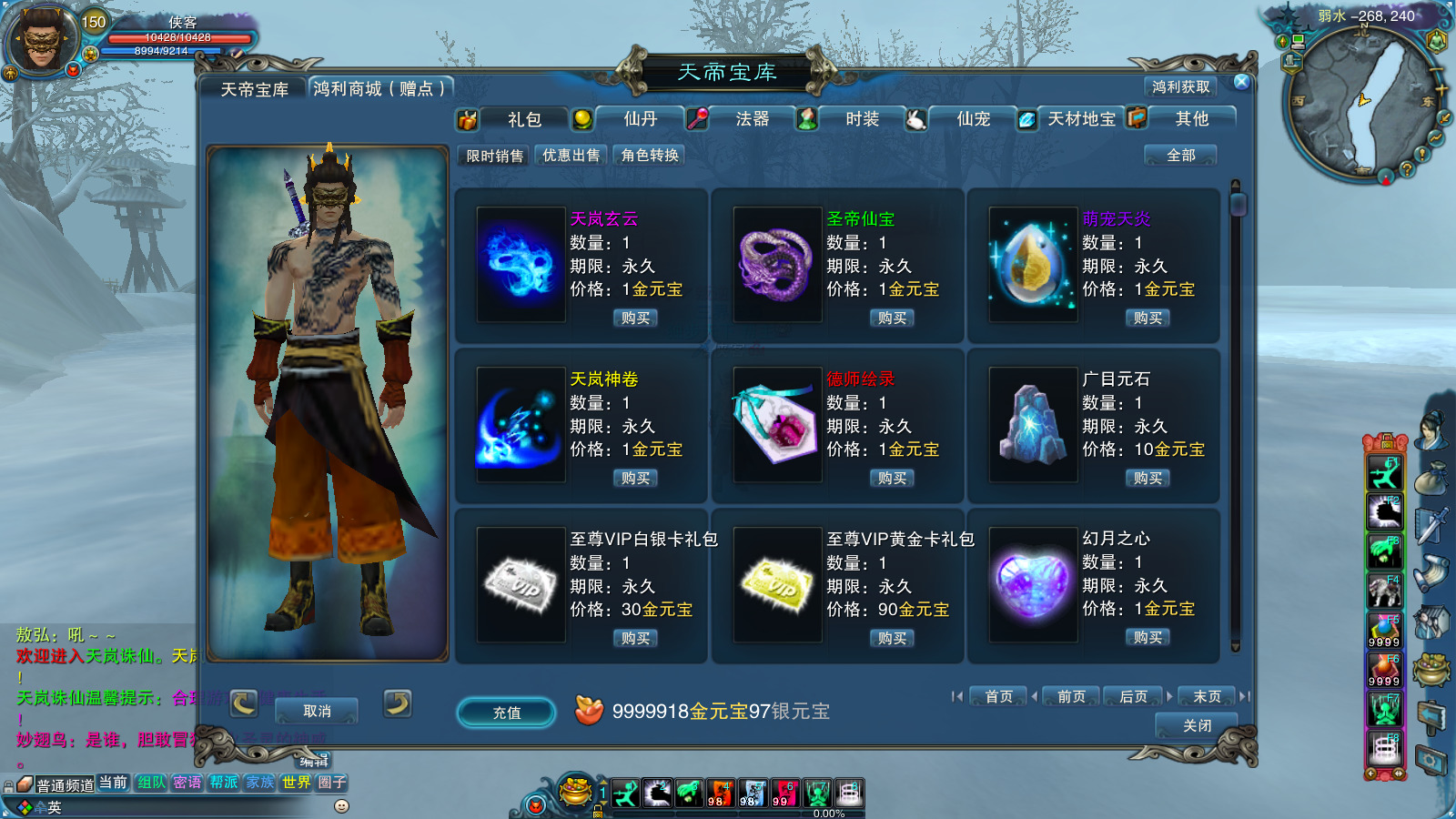Viewport: 1456px width, 819px height.
Task: Buy the 至尊VIP黄金卡礼包
Action: pos(892,639)
